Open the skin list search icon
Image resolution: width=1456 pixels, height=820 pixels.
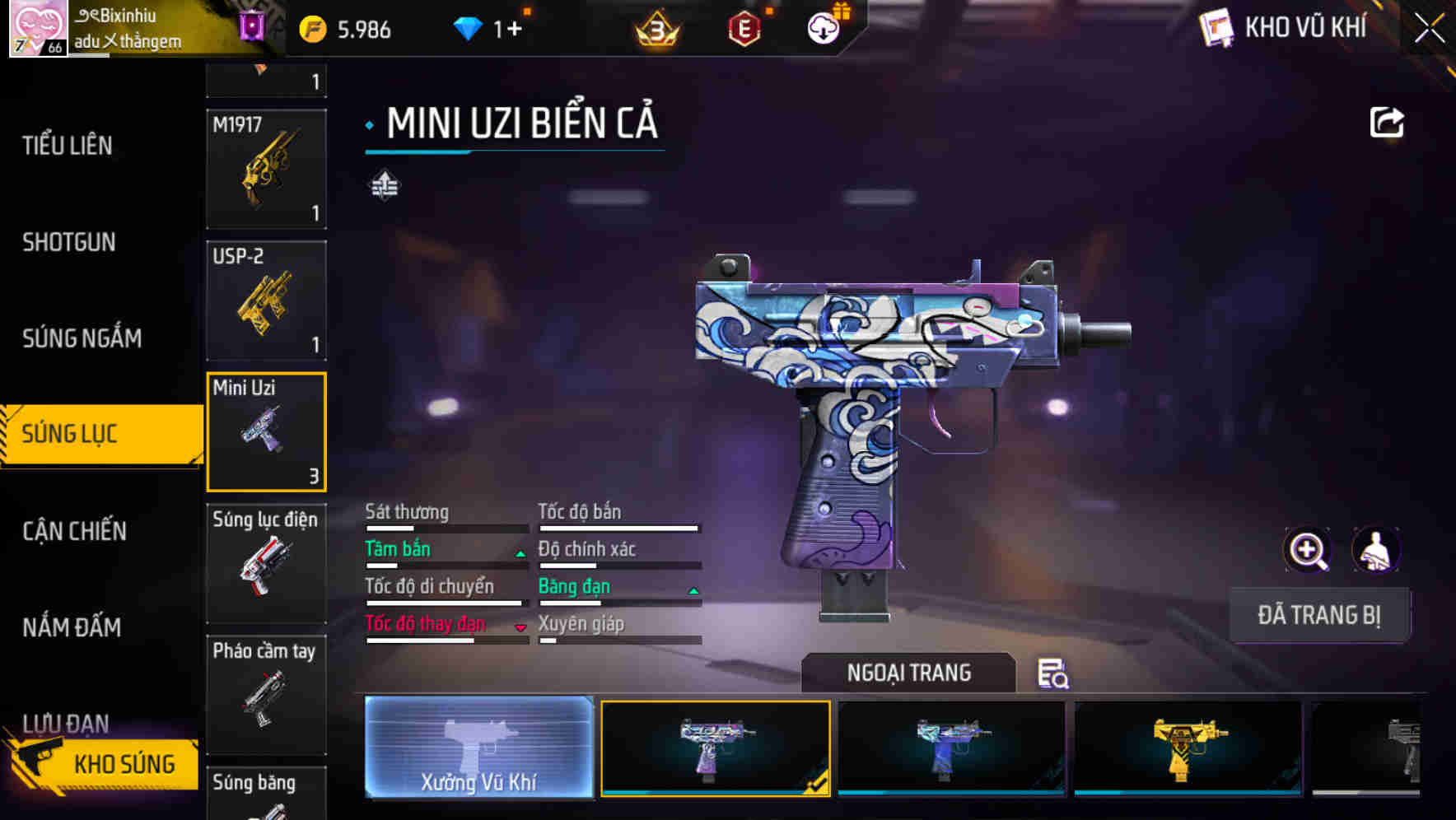(x=1052, y=673)
